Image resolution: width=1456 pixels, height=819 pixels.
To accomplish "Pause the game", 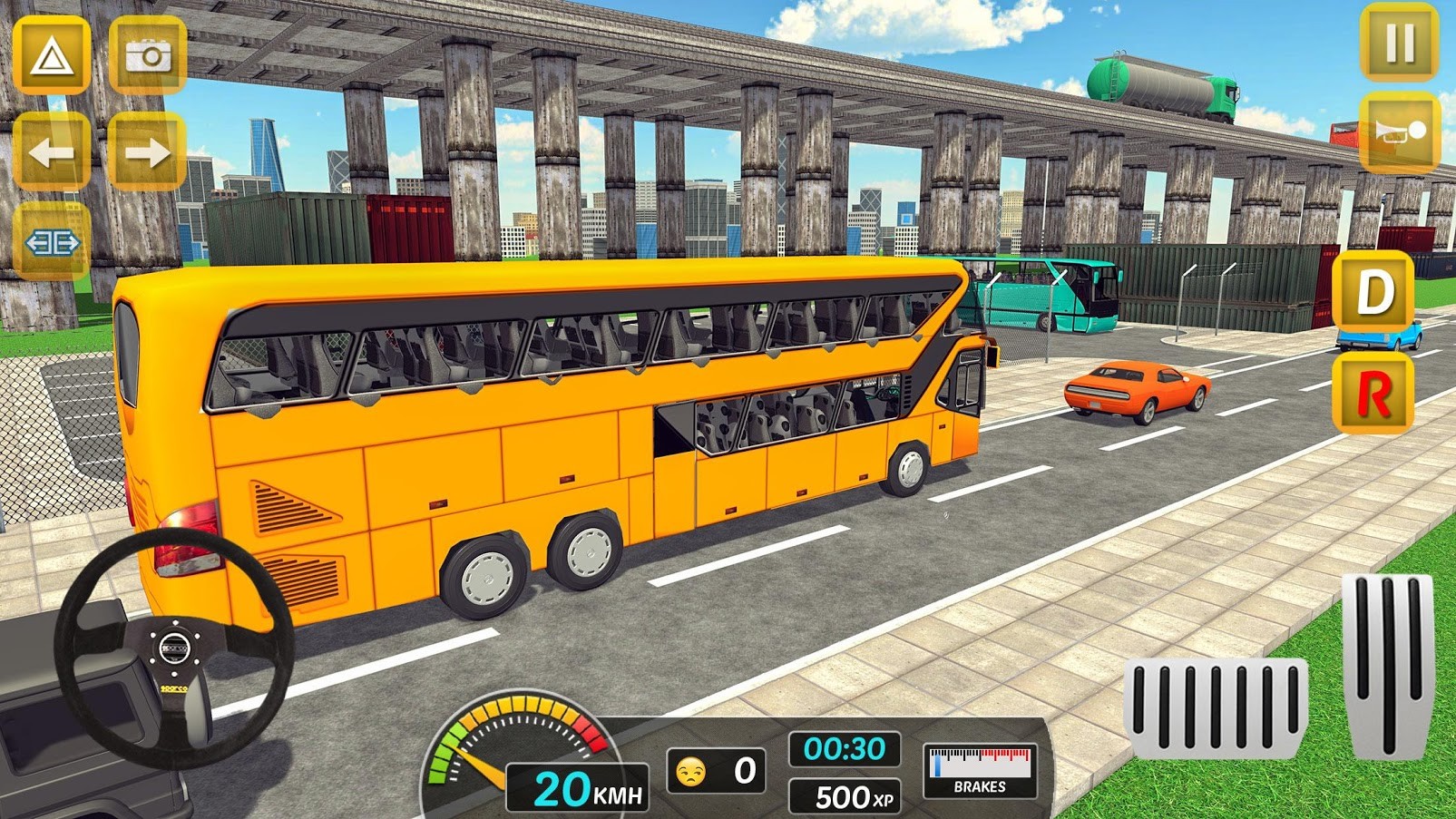I will (1399, 43).
